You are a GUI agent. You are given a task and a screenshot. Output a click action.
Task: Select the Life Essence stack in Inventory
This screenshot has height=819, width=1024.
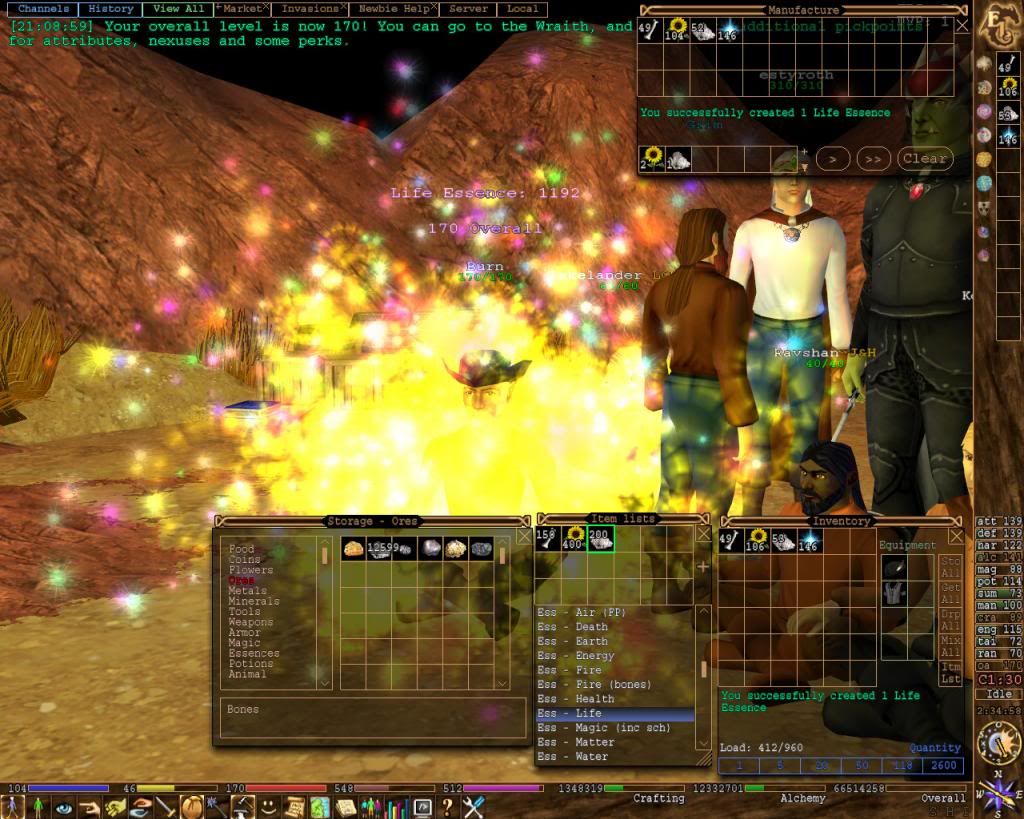(x=809, y=541)
